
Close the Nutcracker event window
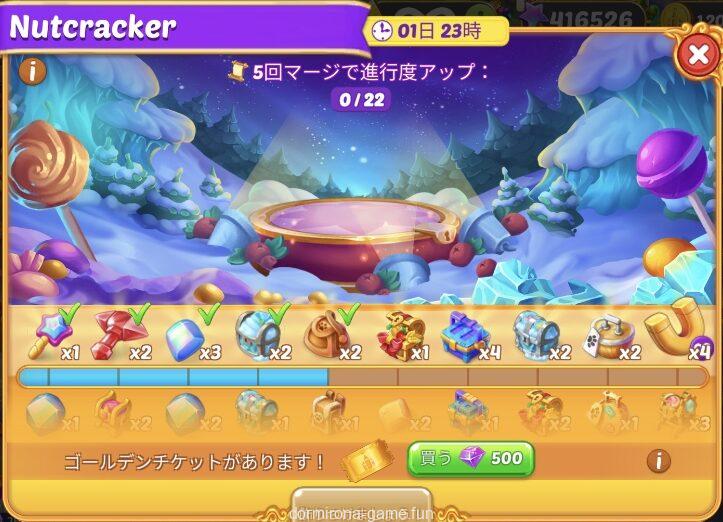click(x=697, y=55)
